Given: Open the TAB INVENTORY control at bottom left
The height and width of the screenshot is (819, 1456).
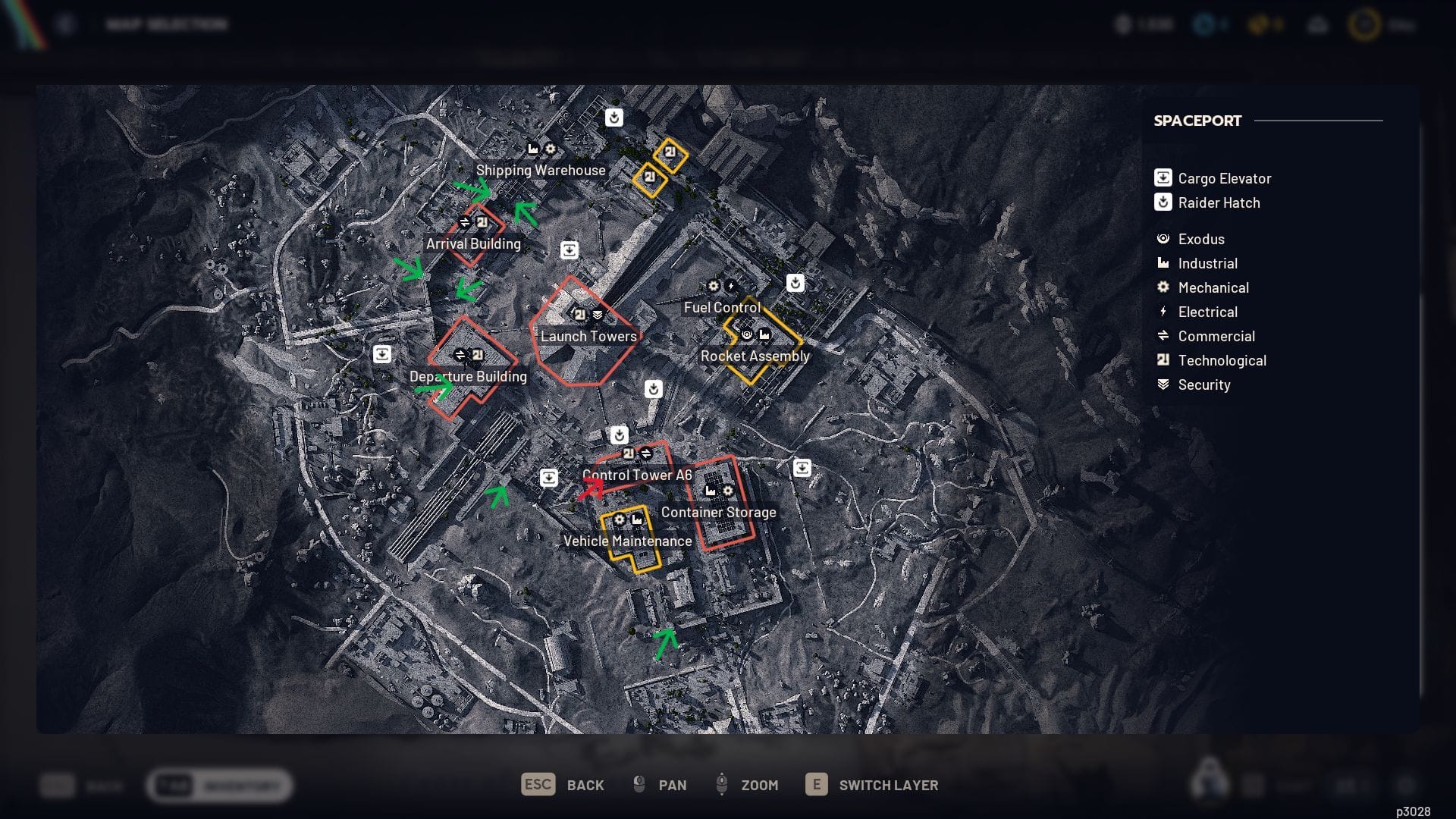Looking at the screenshot, I should pos(218,786).
